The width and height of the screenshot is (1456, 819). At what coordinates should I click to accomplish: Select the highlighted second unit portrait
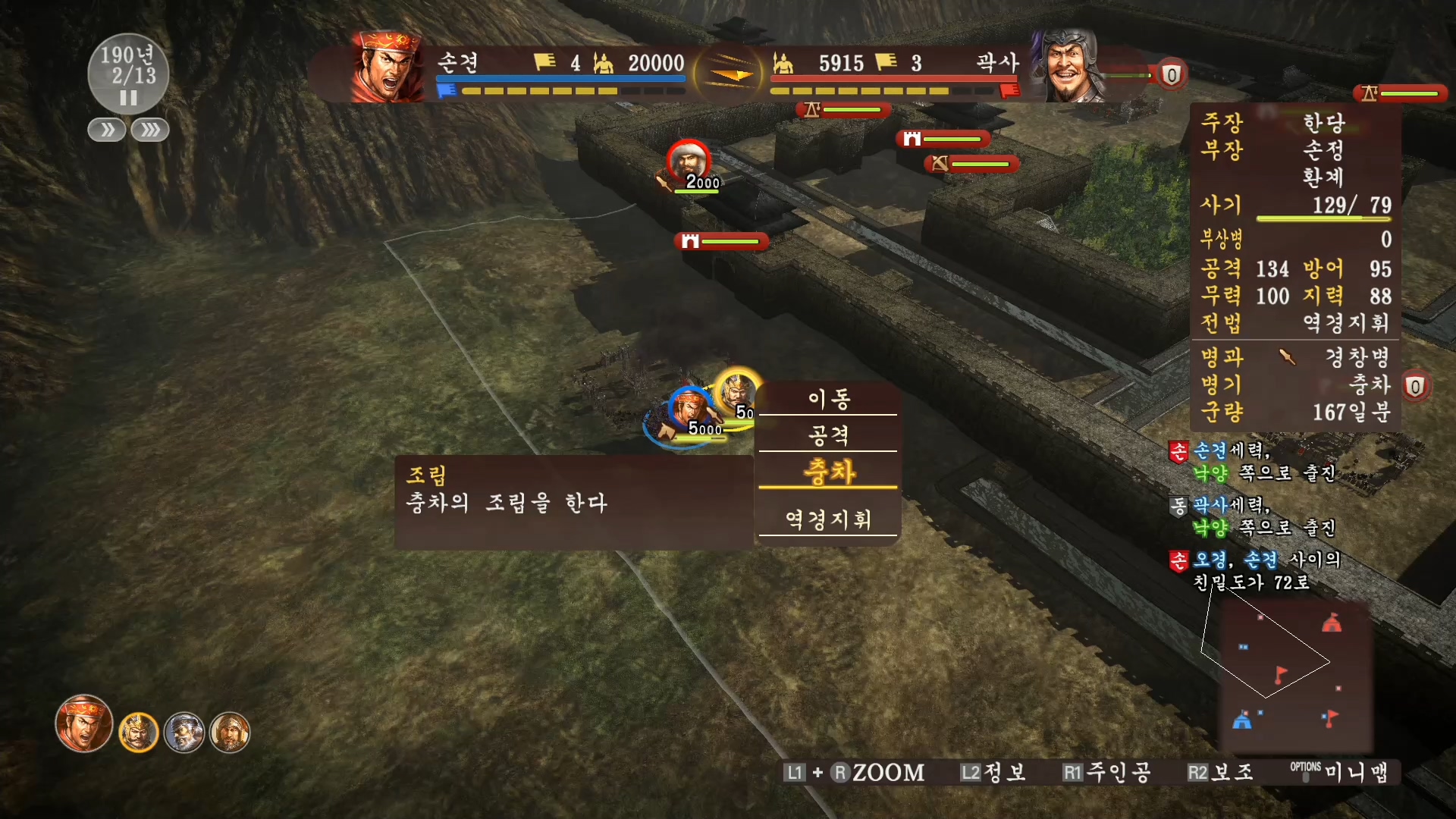pyautogui.click(x=138, y=730)
